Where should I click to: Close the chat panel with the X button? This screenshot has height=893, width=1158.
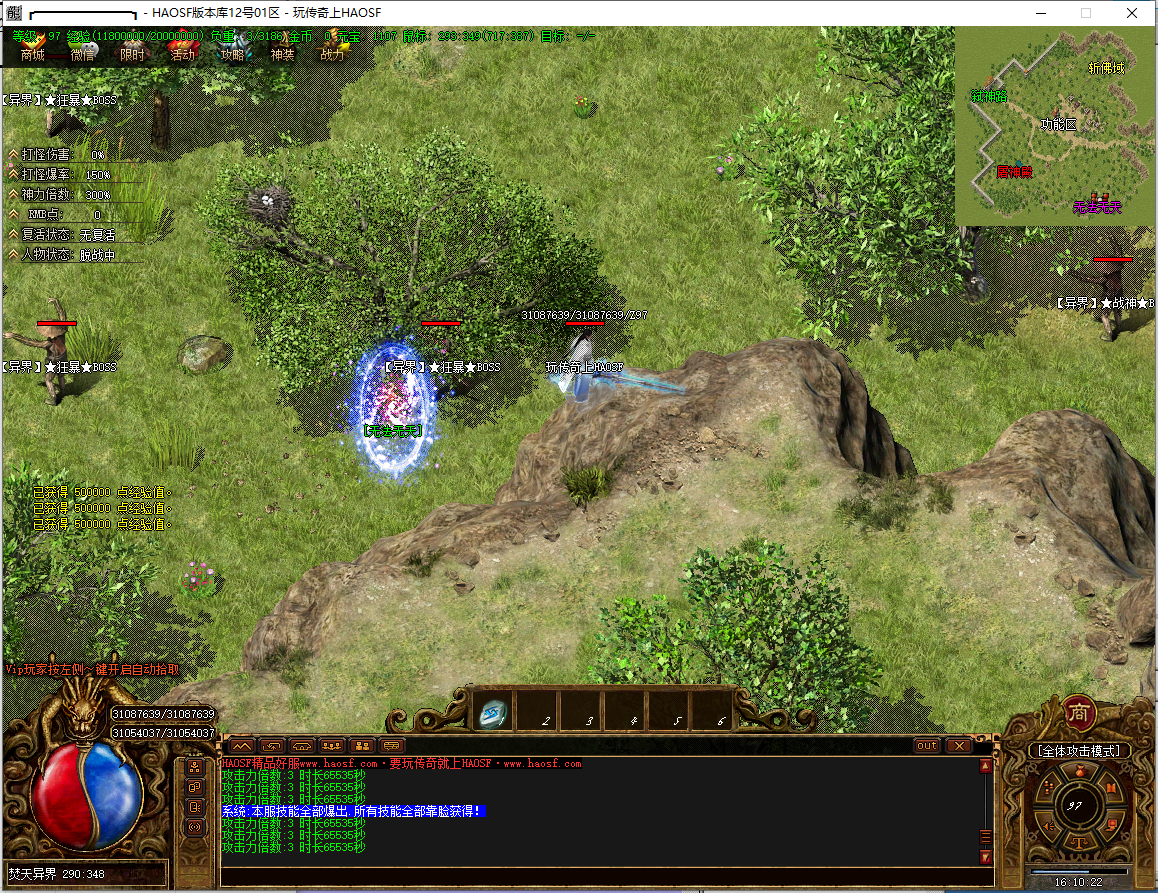coord(958,745)
